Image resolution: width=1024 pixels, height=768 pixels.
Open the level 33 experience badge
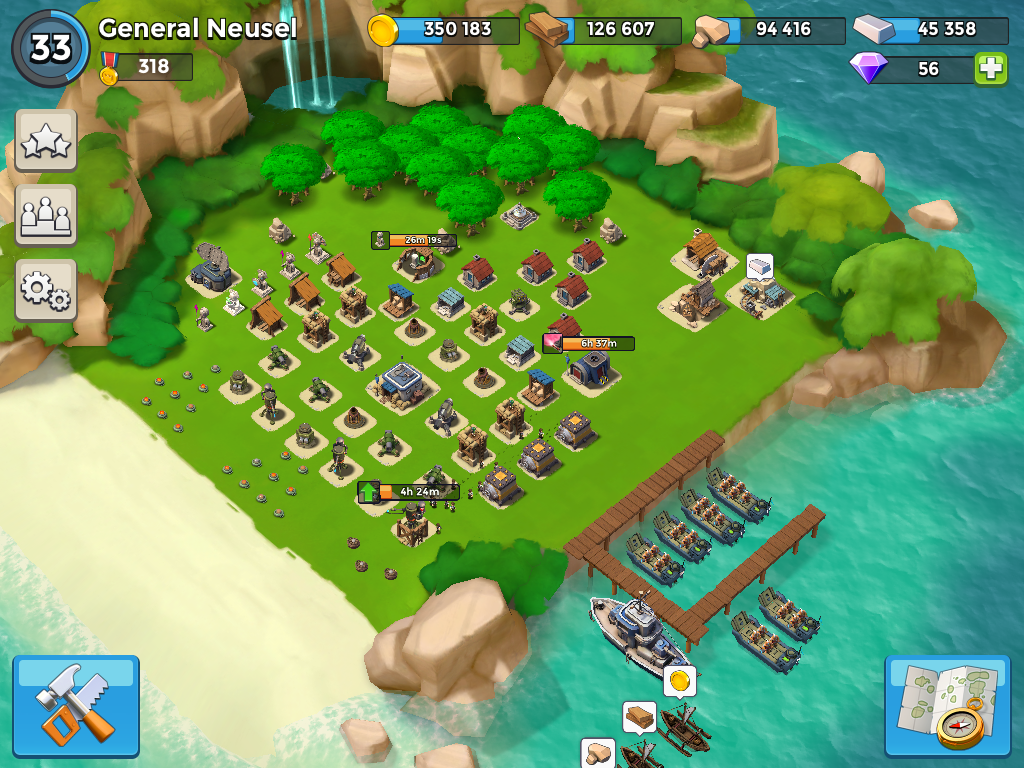50,48
